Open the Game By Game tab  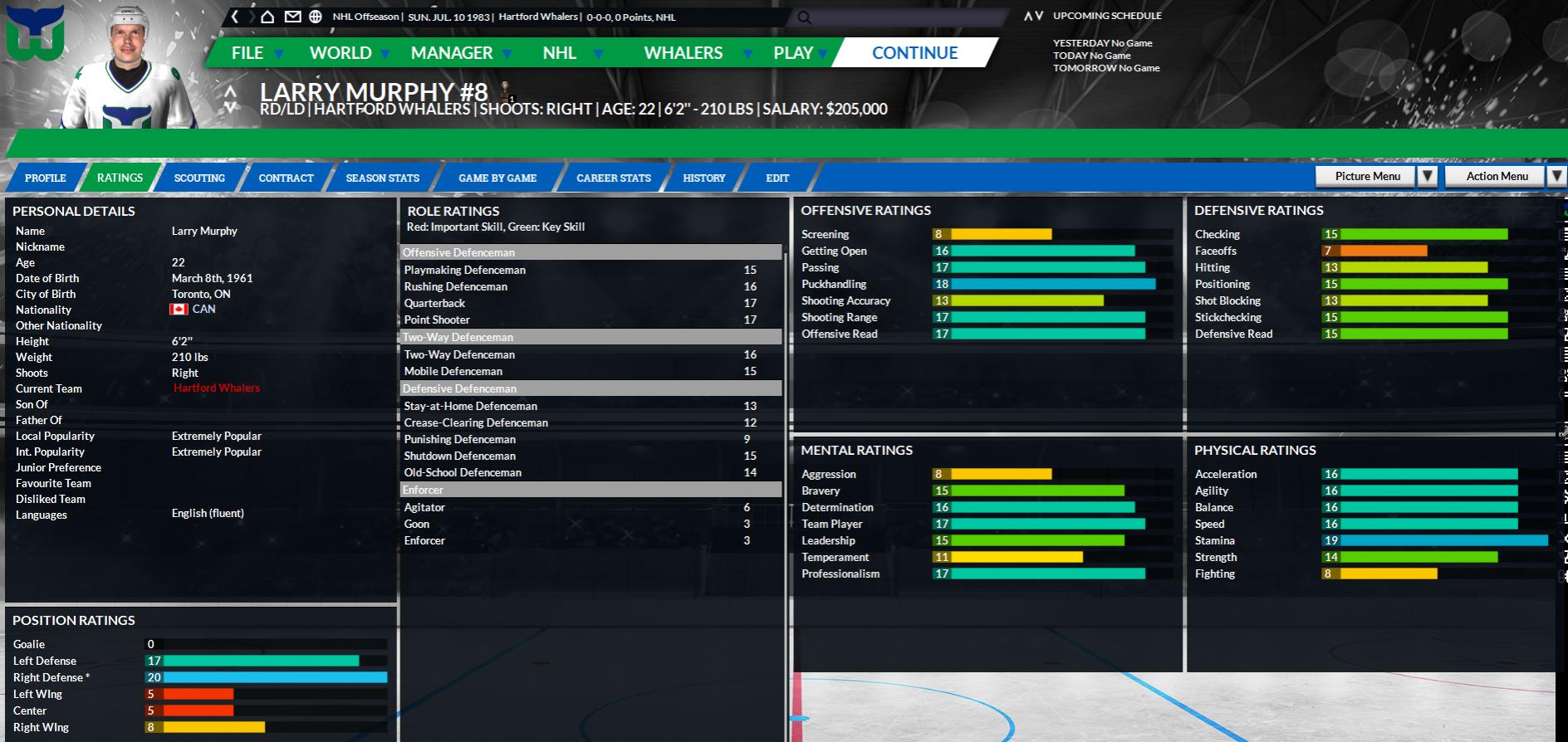[497, 178]
